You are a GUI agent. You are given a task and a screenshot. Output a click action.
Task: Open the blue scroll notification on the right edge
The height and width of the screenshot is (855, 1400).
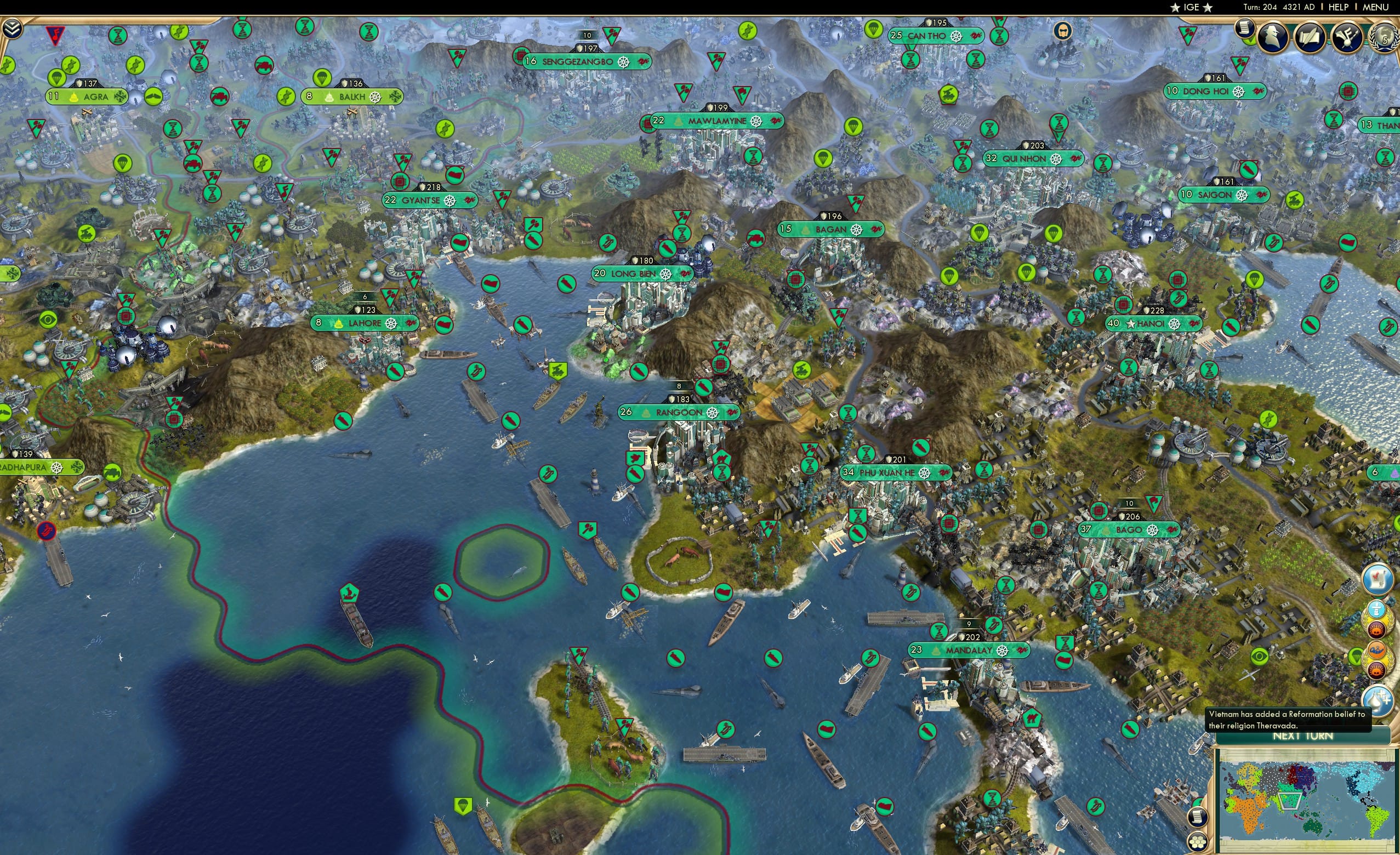click(x=1378, y=579)
